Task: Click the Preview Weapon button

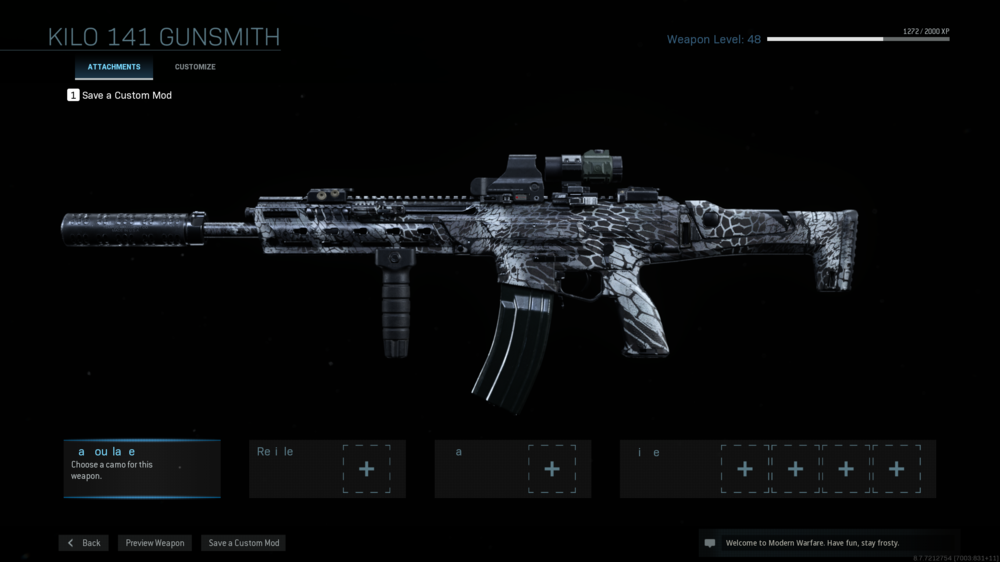Action: pyautogui.click(x=155, y=543)
